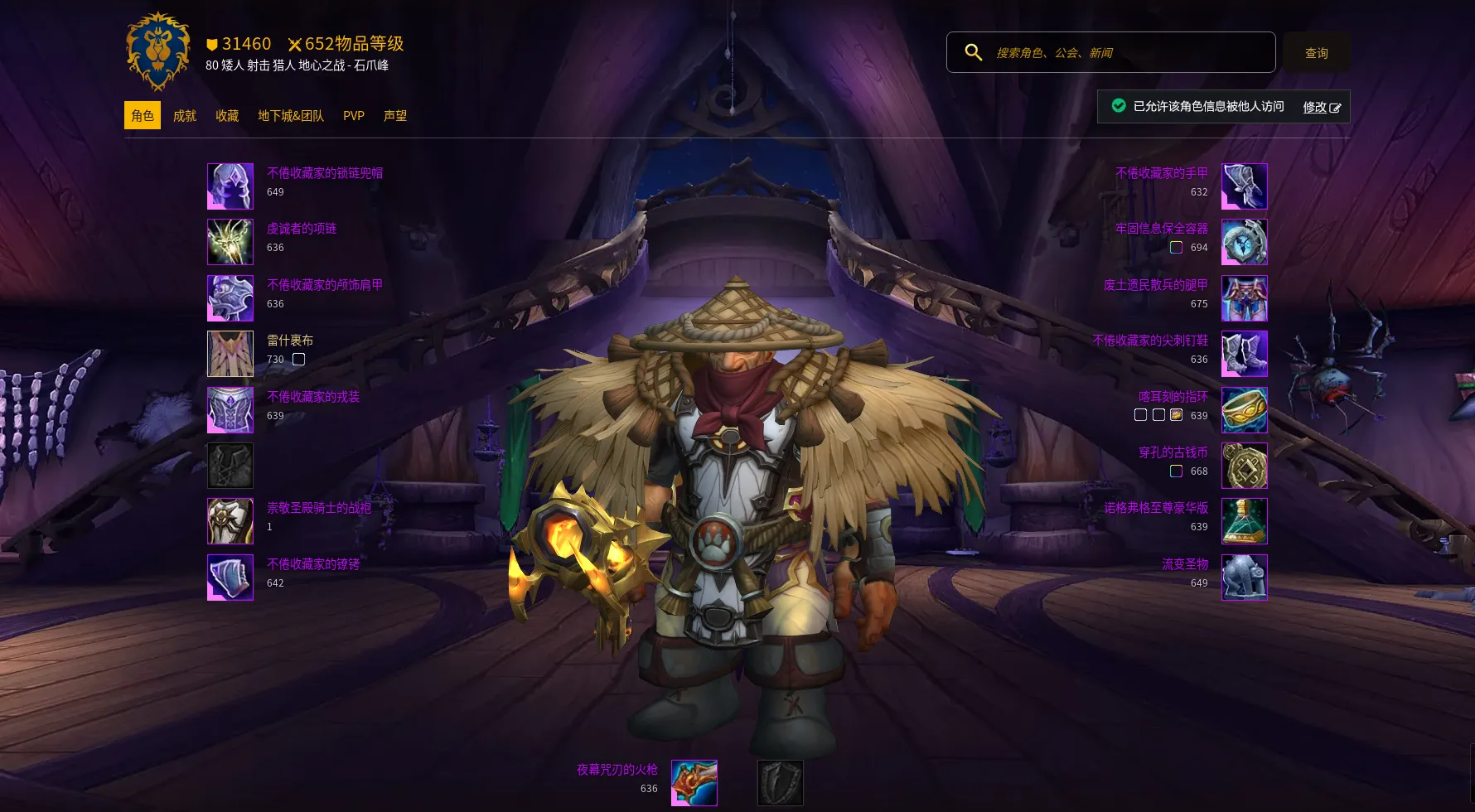Select the 地下城&团队 tab
This screenshot has height=812, width=1475.
pyautogui.click(x=290, y=116)
